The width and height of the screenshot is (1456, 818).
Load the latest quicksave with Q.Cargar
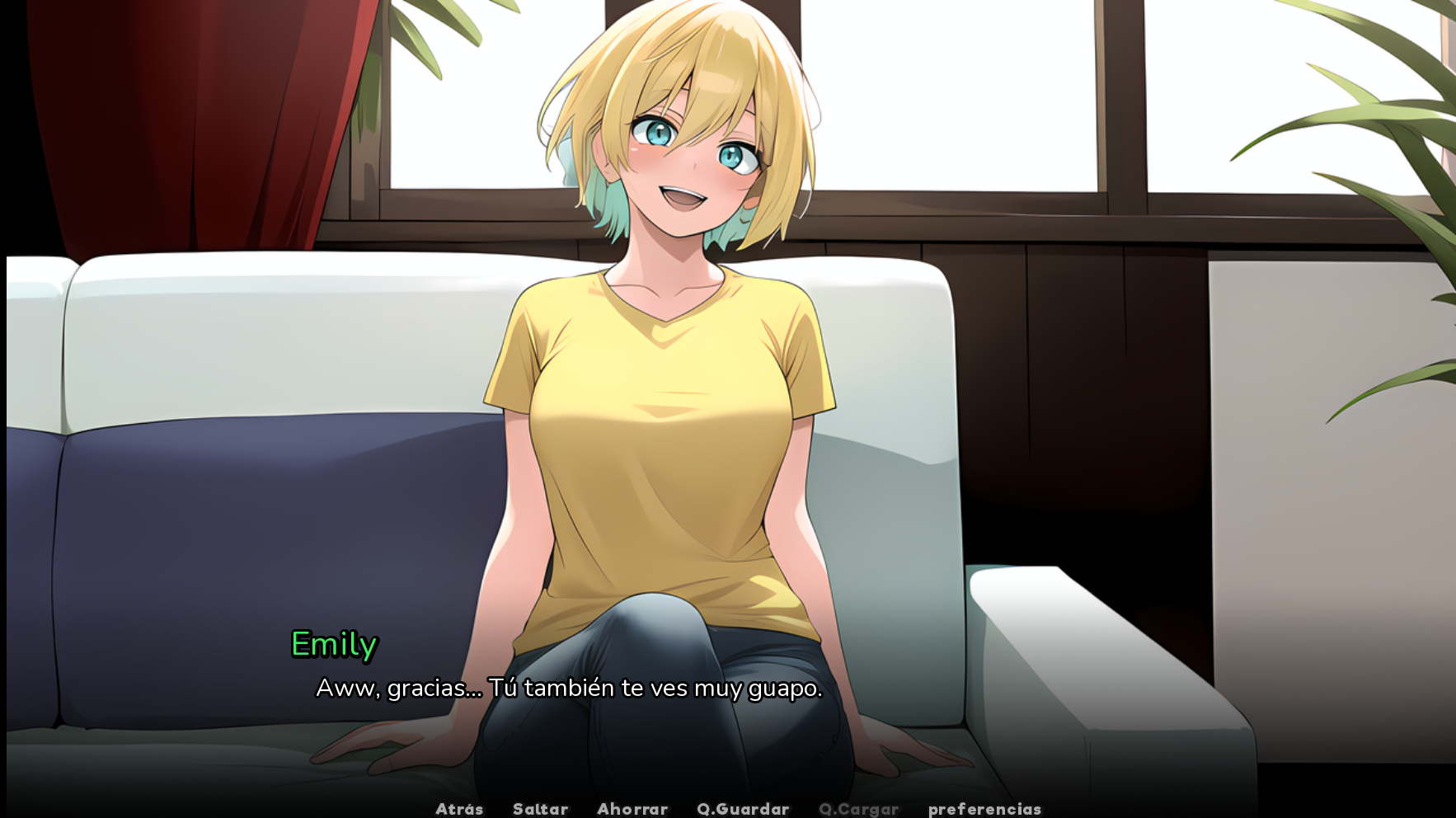click(x=861, y=809)
